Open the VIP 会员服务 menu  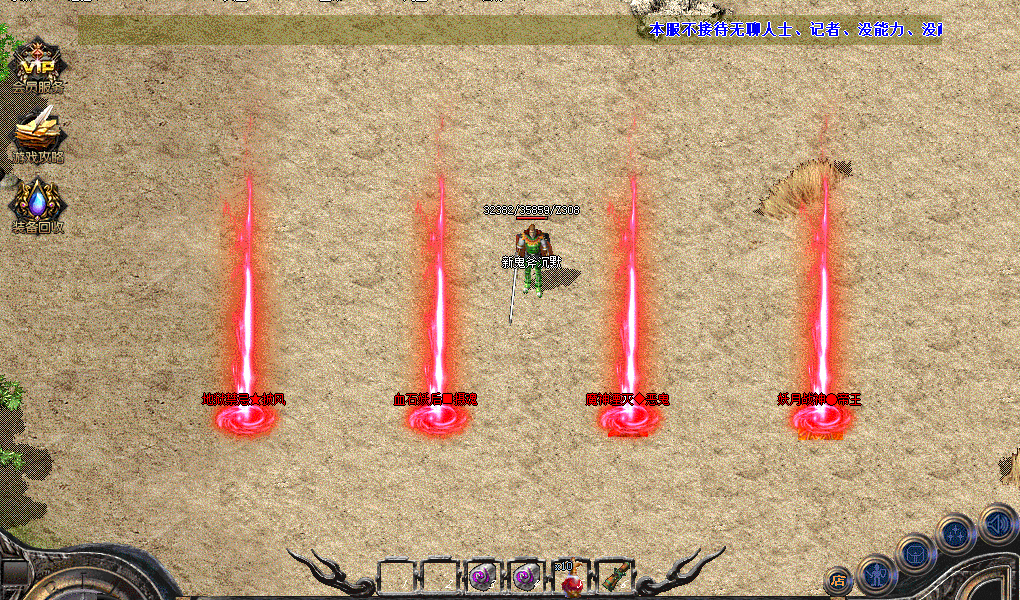click(38, 66)
